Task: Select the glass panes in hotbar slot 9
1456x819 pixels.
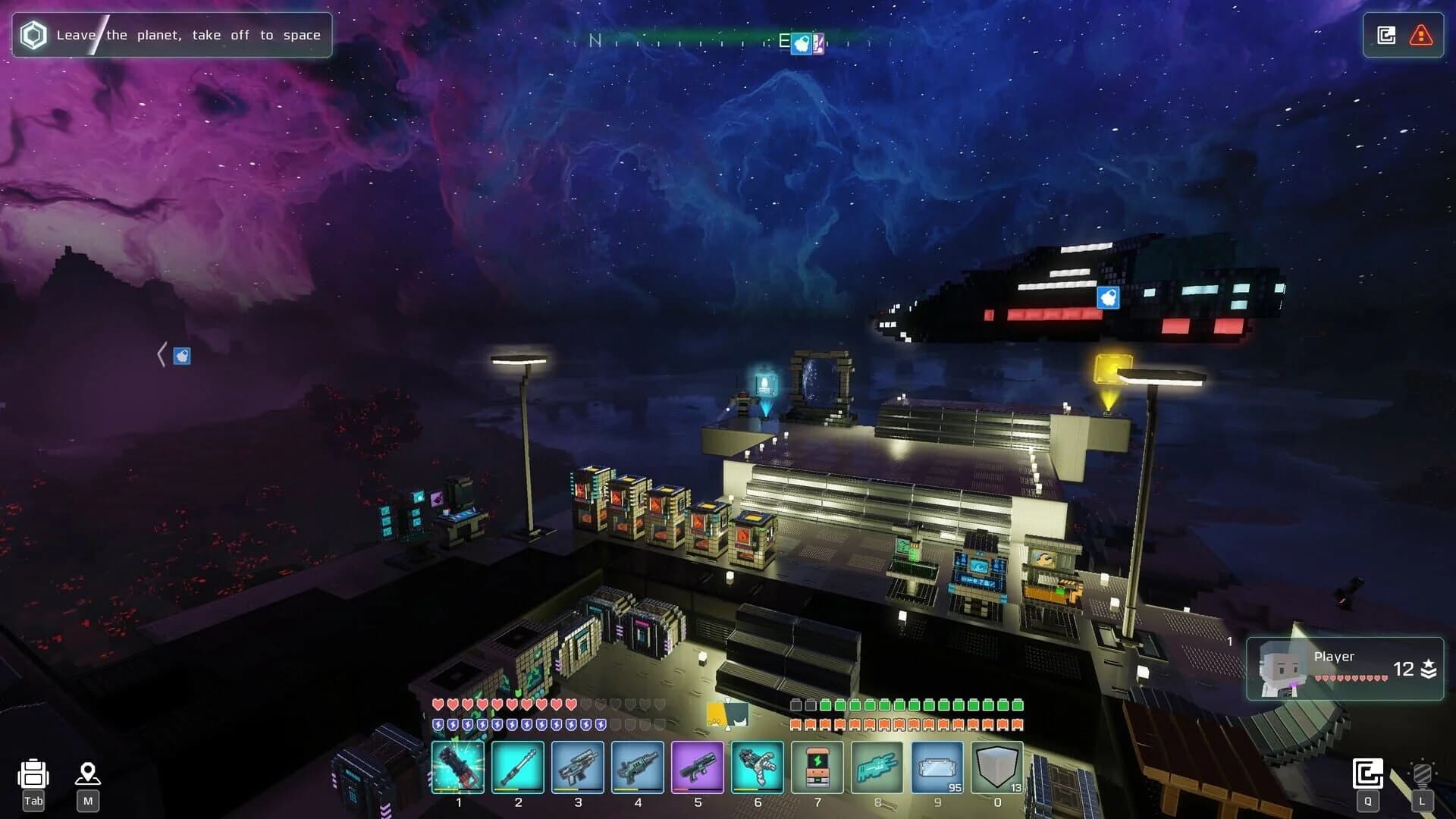Action: pos(937,767)
